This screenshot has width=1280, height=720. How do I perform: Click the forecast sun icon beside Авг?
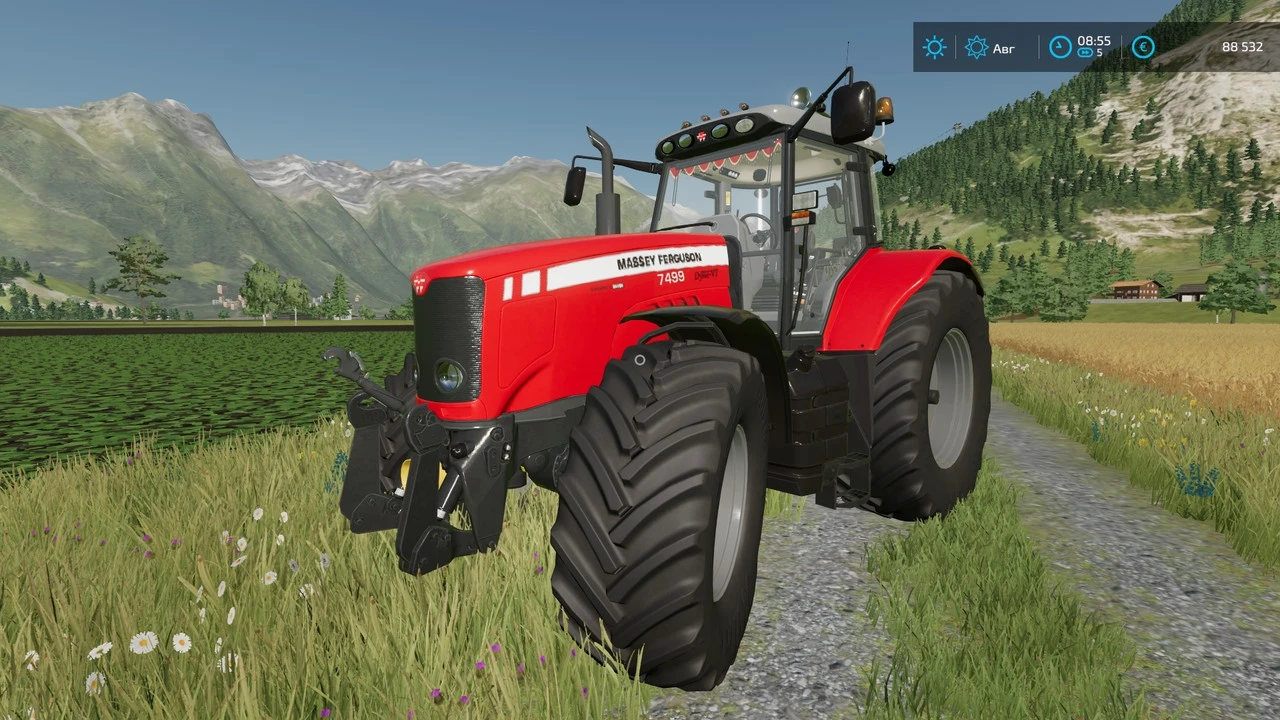tap(976, 47)
